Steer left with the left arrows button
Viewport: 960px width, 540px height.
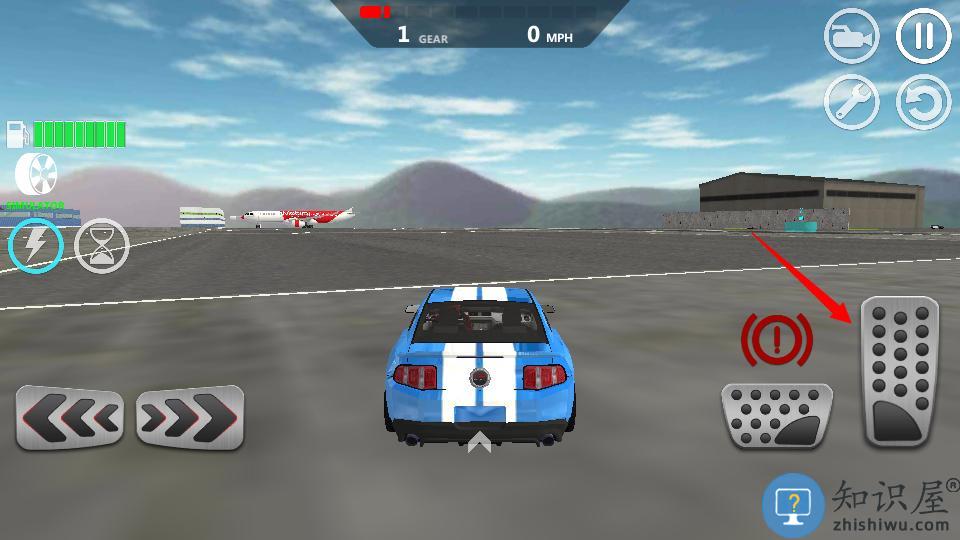coord(69,417)
